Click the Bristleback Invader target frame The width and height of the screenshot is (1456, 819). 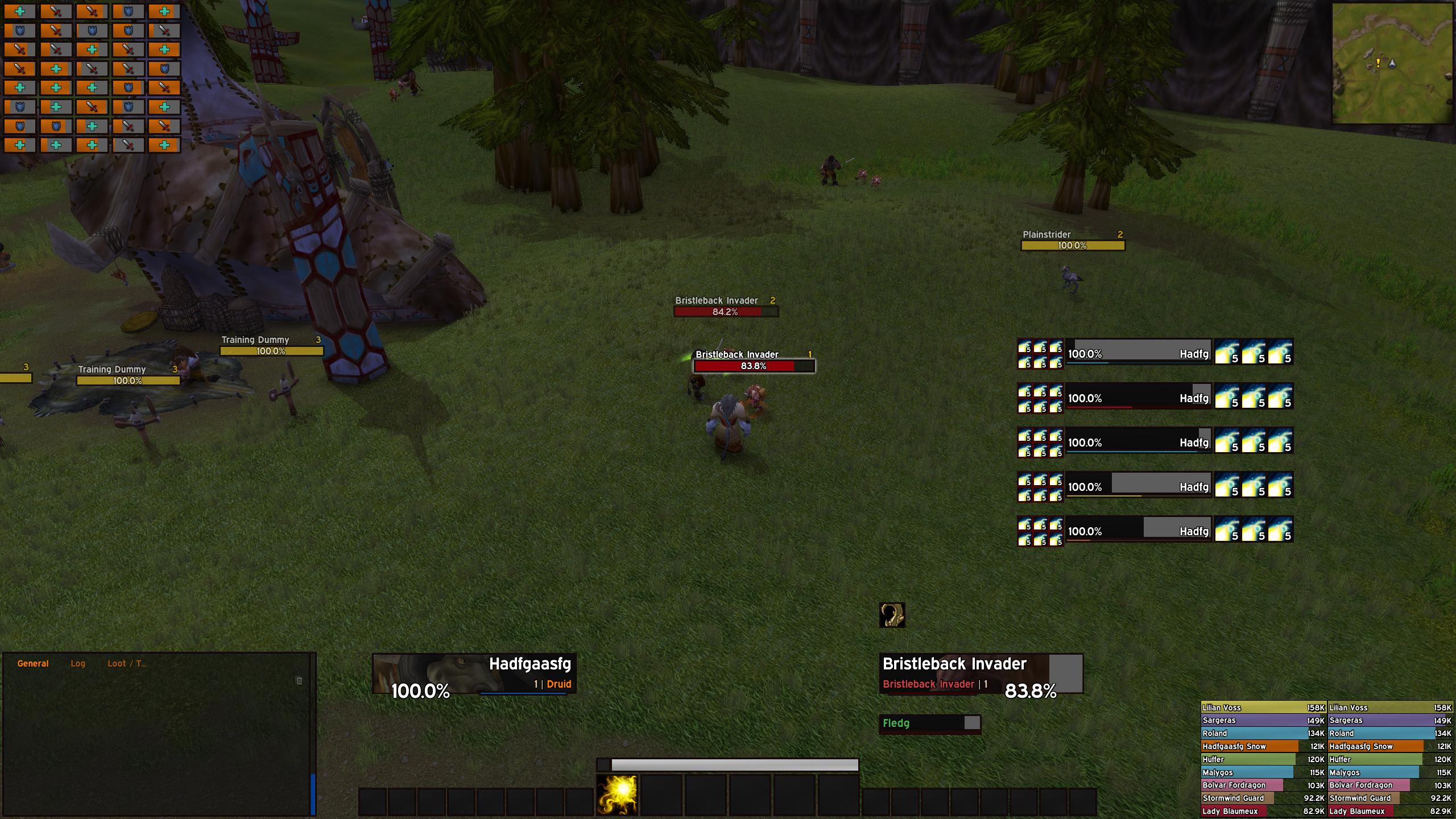981,674
